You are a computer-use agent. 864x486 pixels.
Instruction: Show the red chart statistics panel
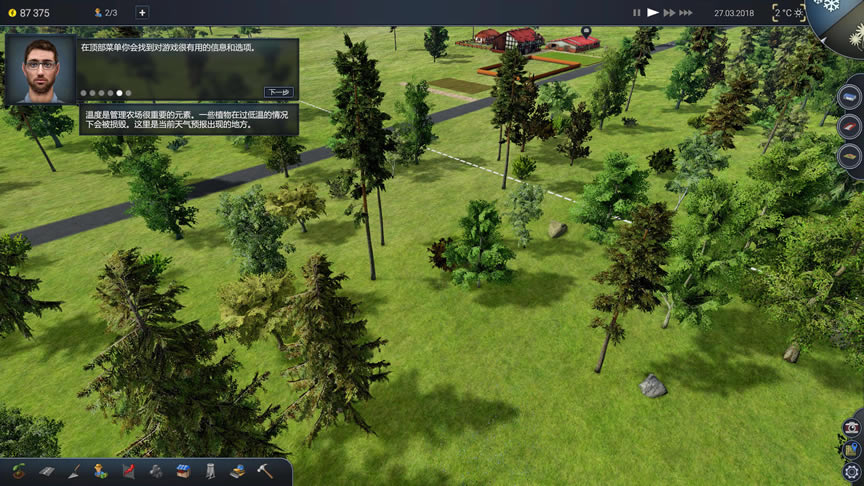pyautogui.click(x=128, y=471)
